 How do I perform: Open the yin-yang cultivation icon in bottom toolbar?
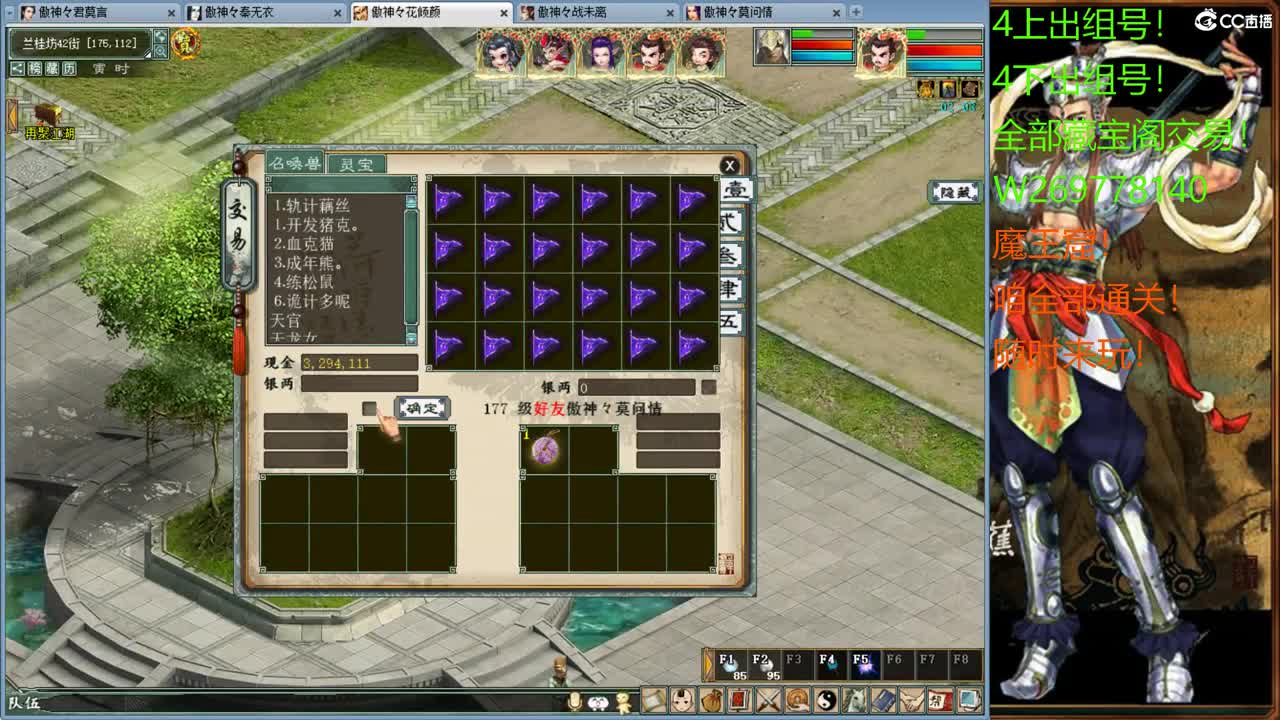[825, 701]
